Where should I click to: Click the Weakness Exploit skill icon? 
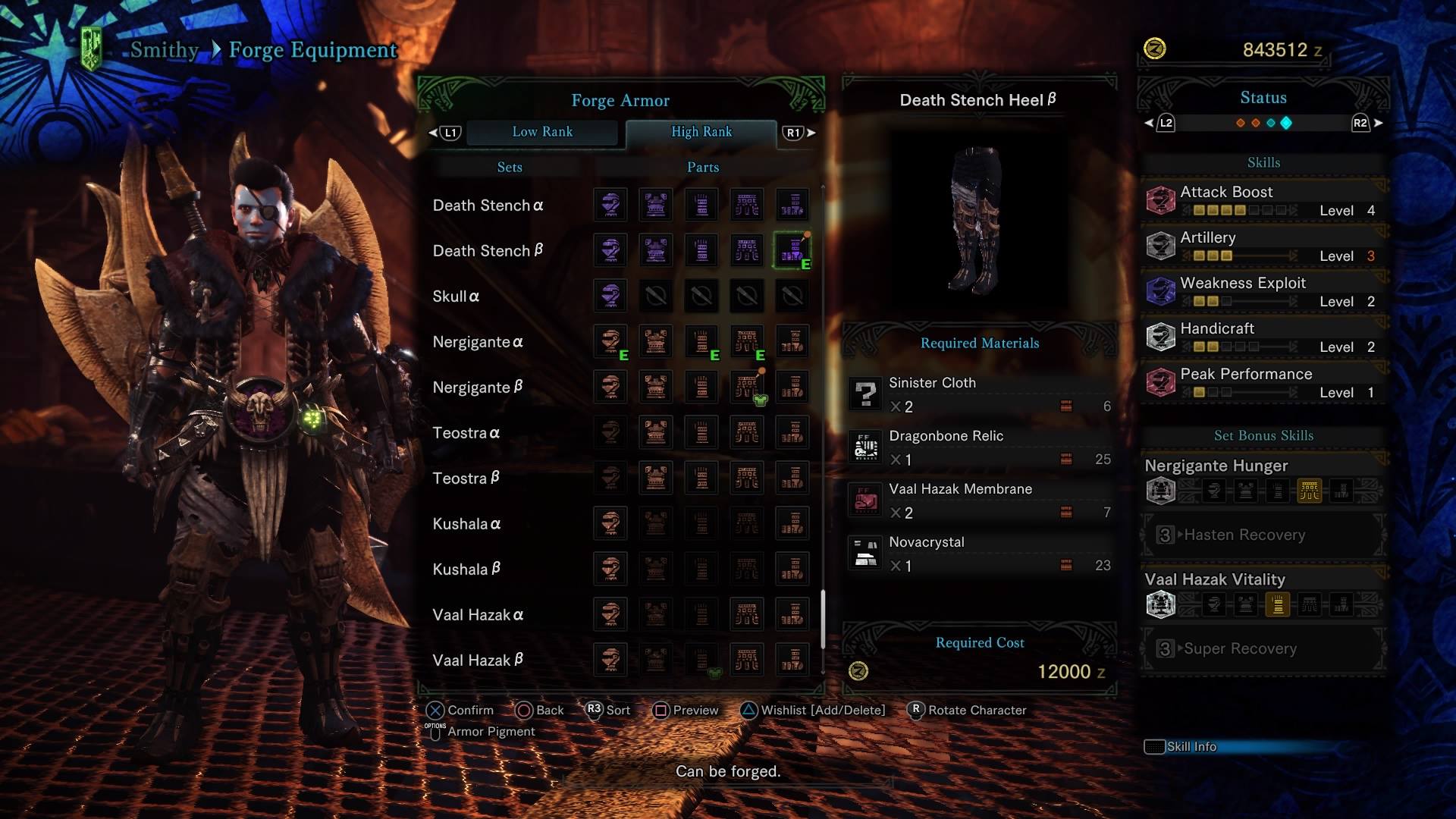click(1160, 290)
